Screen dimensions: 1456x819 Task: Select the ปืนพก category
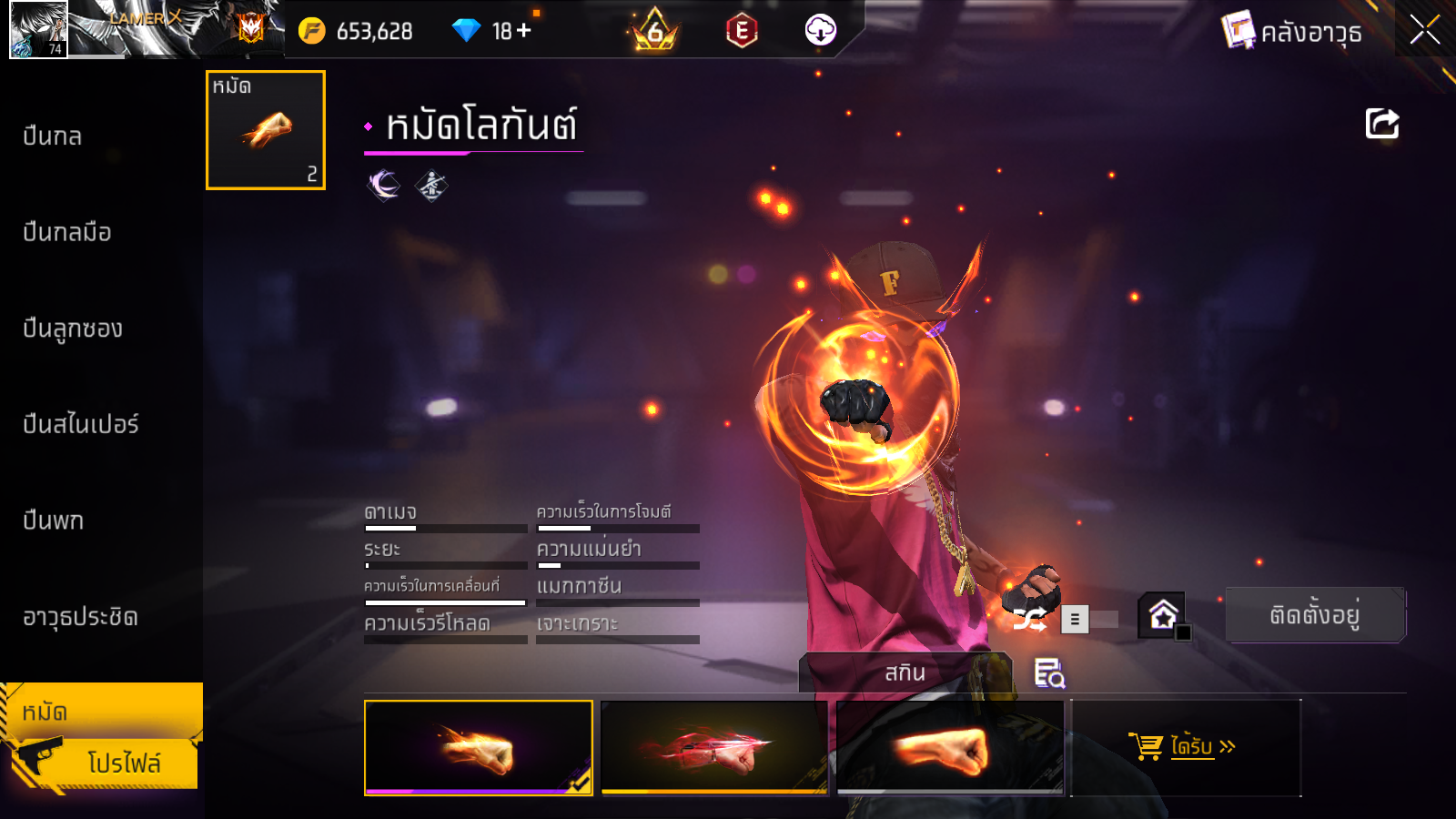[54, 521]
